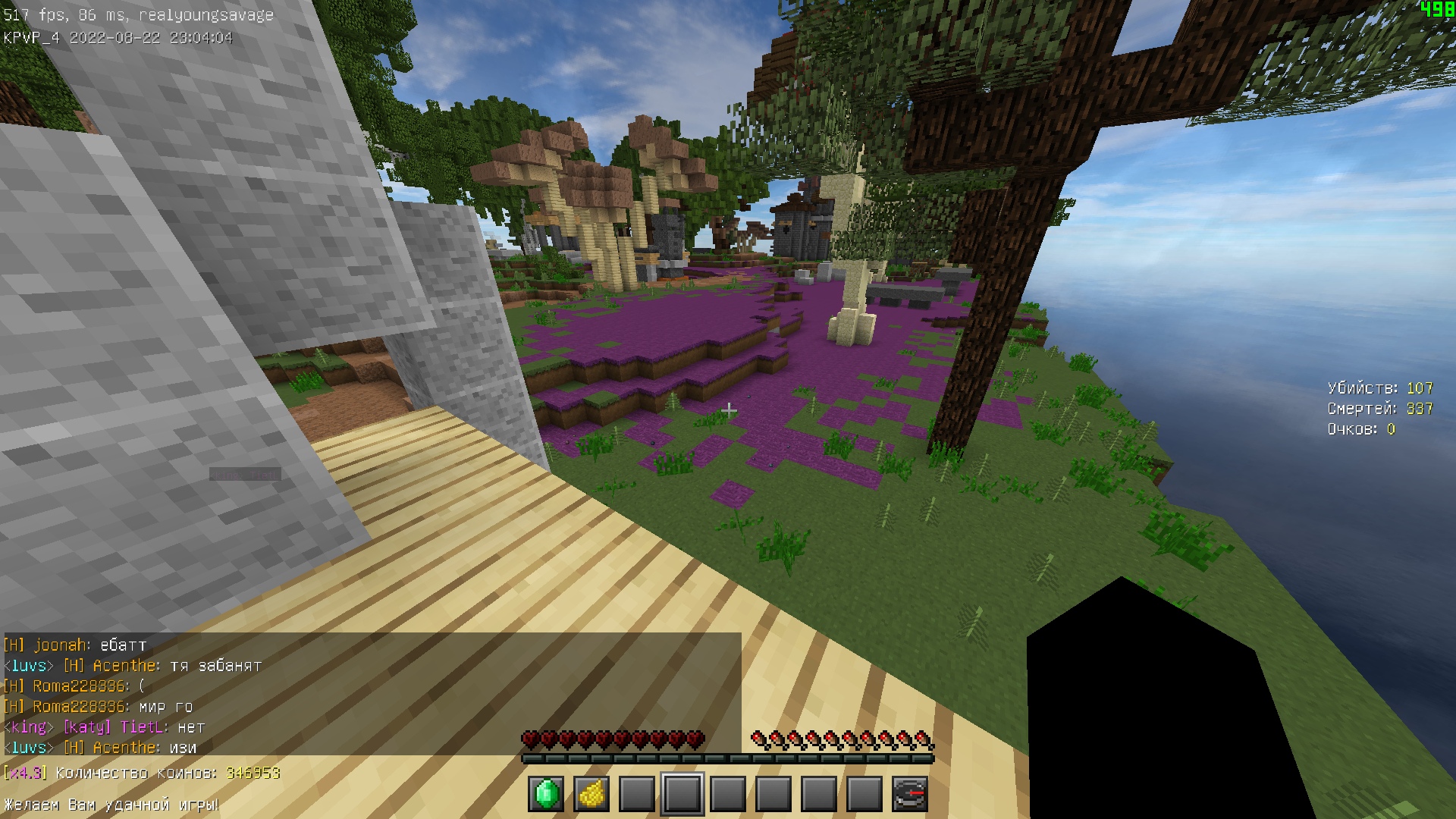Choose the glowstone dust hotbar slot
1456x819 pixels.
coord(591,794)
